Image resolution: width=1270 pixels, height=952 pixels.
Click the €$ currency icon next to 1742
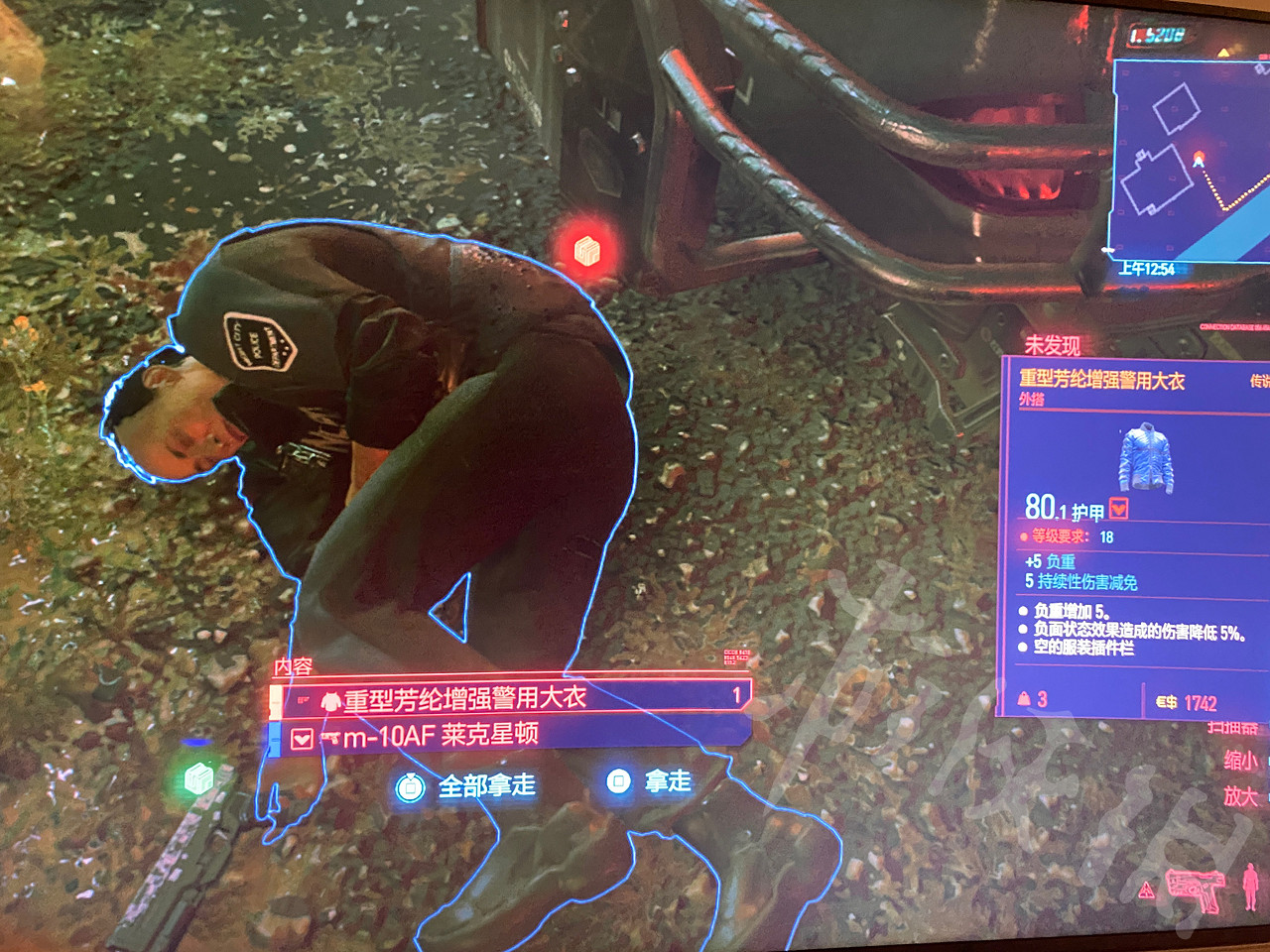[x=1166, y=702]
